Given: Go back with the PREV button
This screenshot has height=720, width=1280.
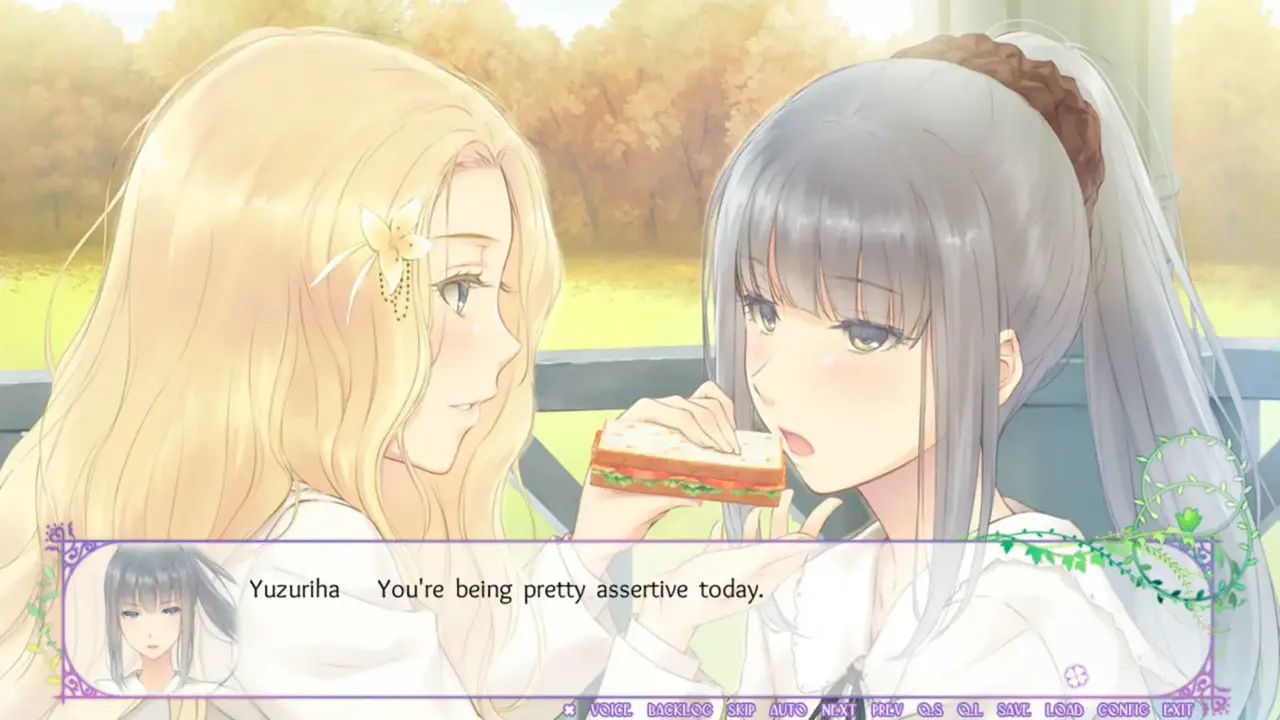Looking at the screenshot, I should coord(887,710).
